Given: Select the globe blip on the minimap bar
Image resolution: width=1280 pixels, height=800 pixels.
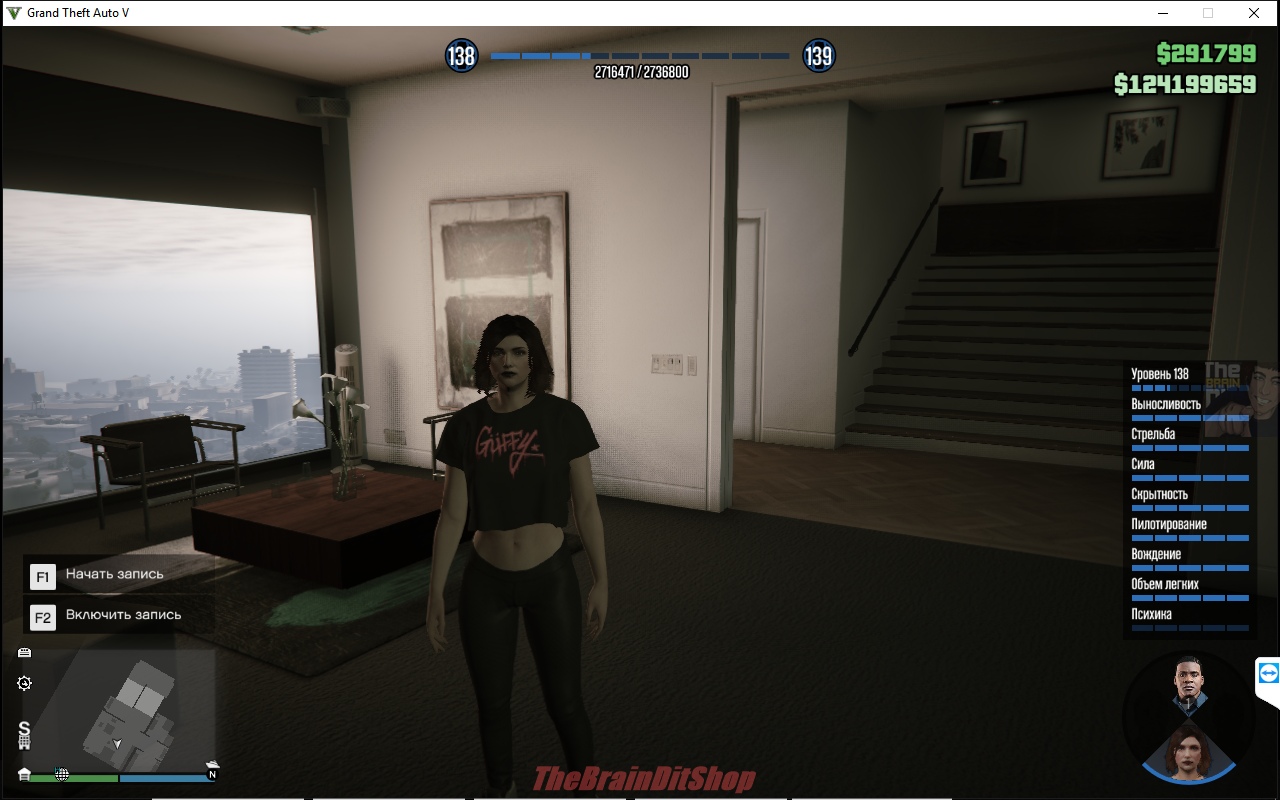Looking at the screenshot, I should coord(62,774).
